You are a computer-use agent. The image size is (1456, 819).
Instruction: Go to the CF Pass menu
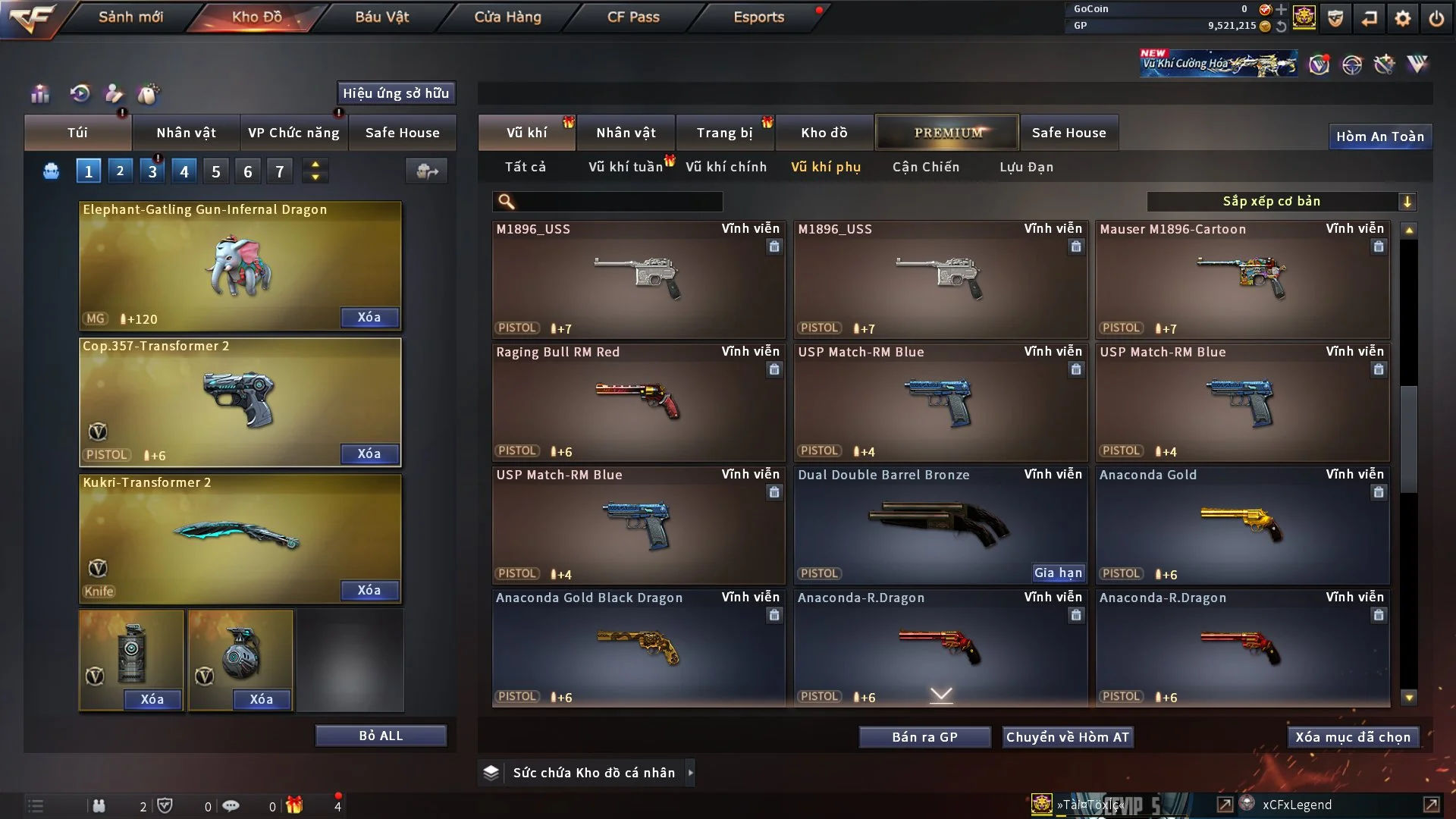(x=633, y=17)
